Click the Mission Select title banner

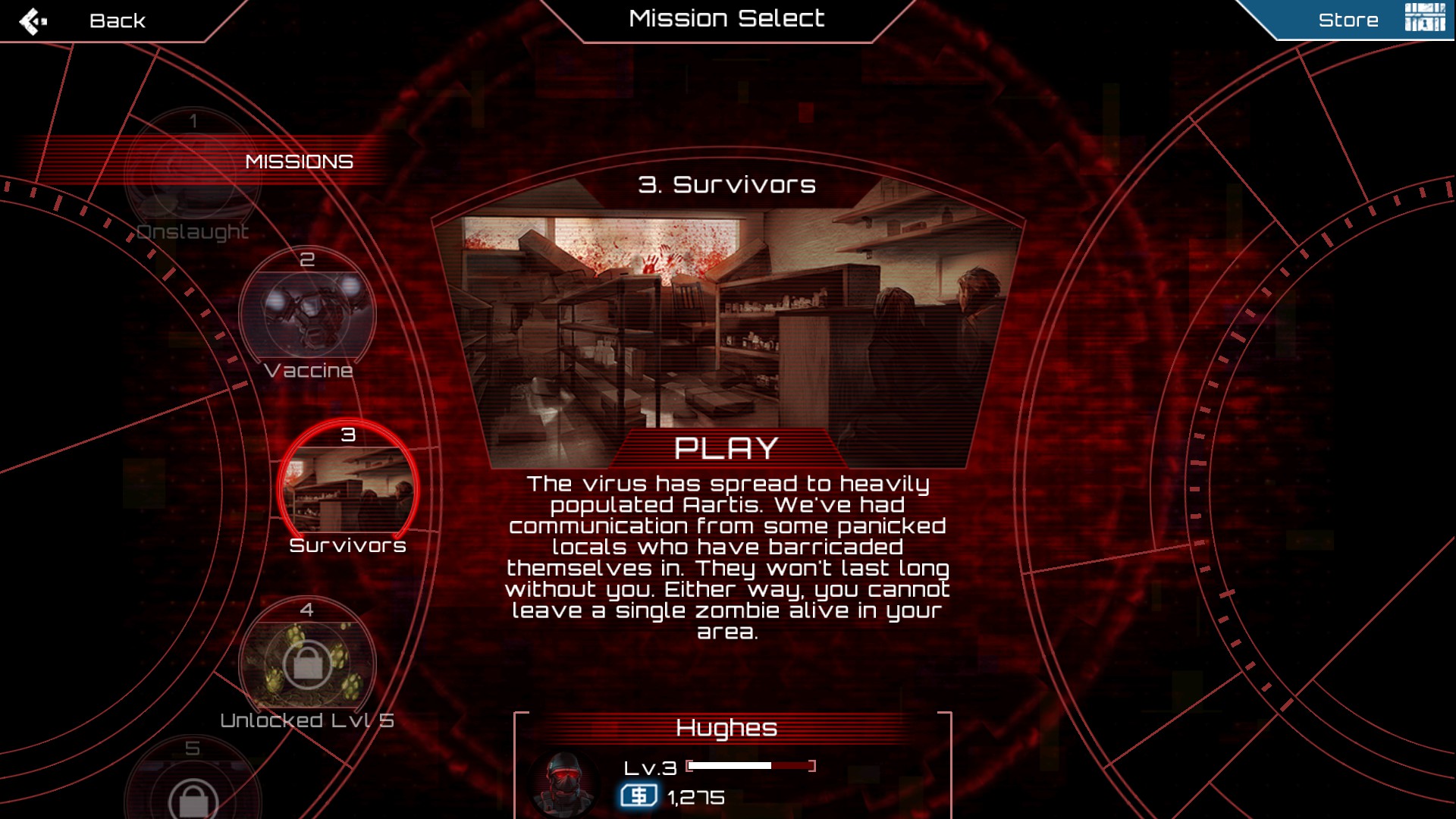[727, 18]
